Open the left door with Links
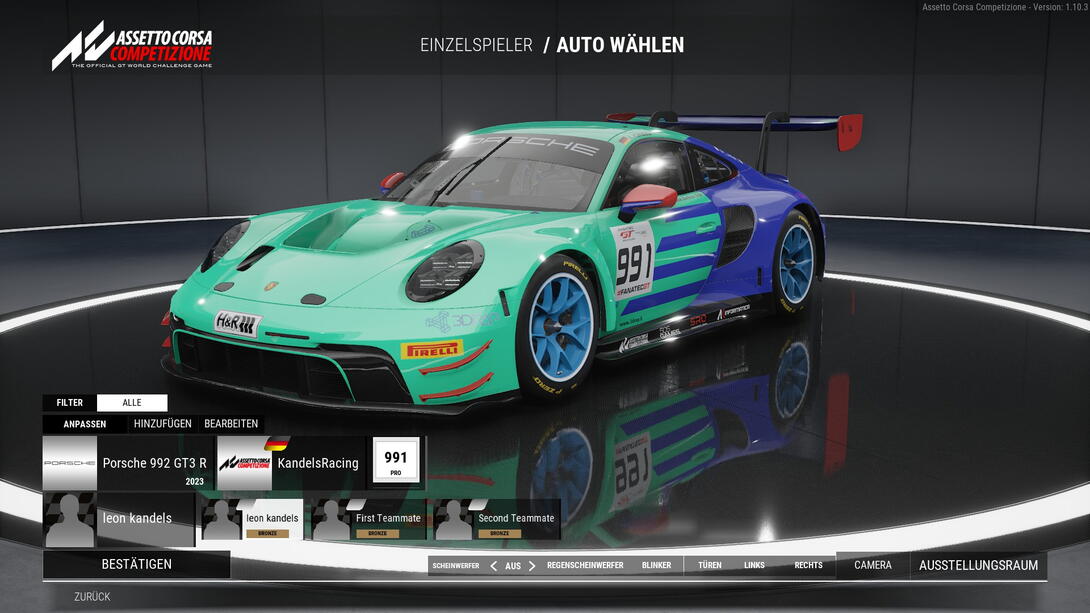This screenshot has height=613, width=1090. [754, 566]
